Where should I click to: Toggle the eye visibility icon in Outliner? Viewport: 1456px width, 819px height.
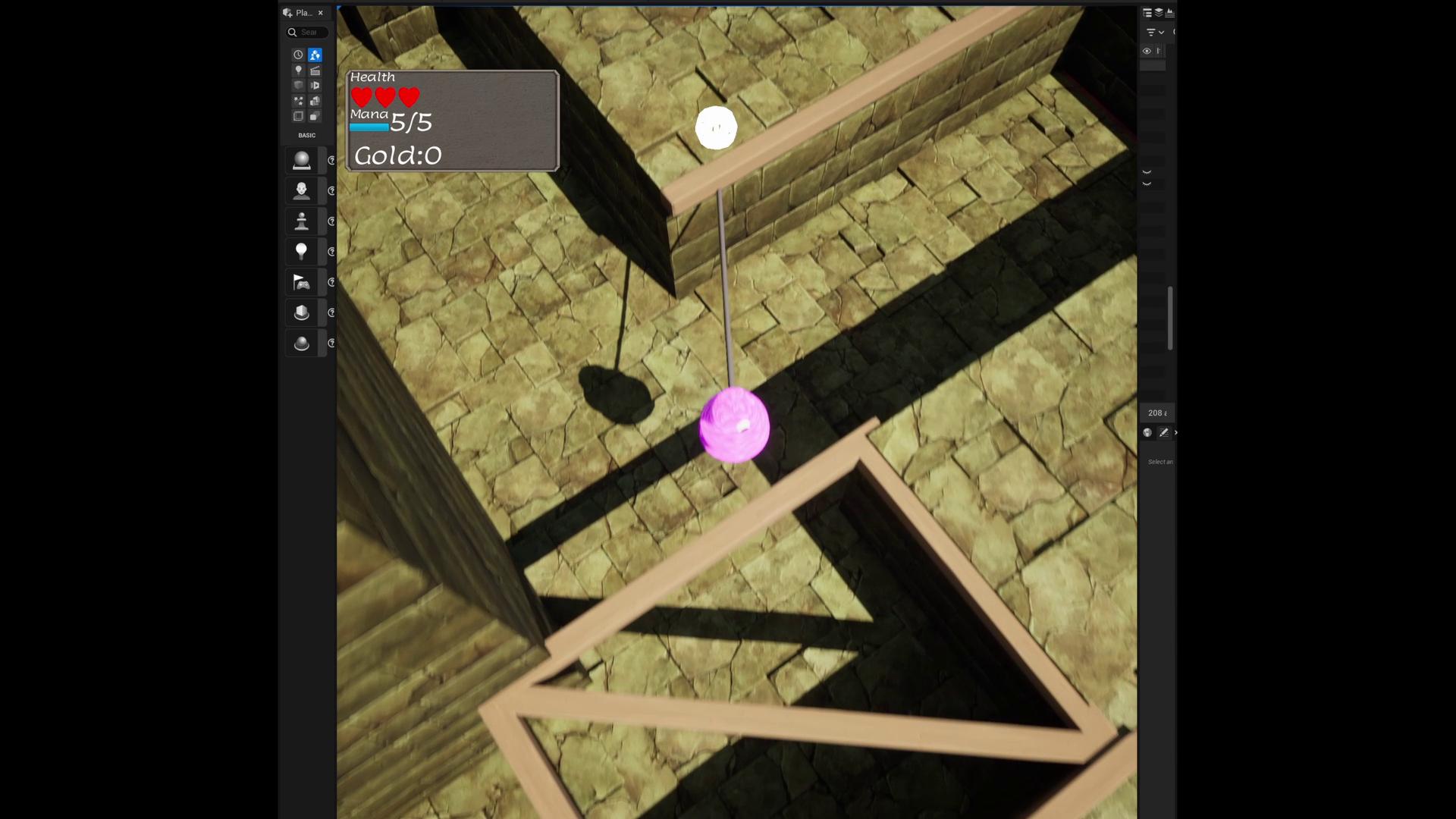click(1147, 51)
